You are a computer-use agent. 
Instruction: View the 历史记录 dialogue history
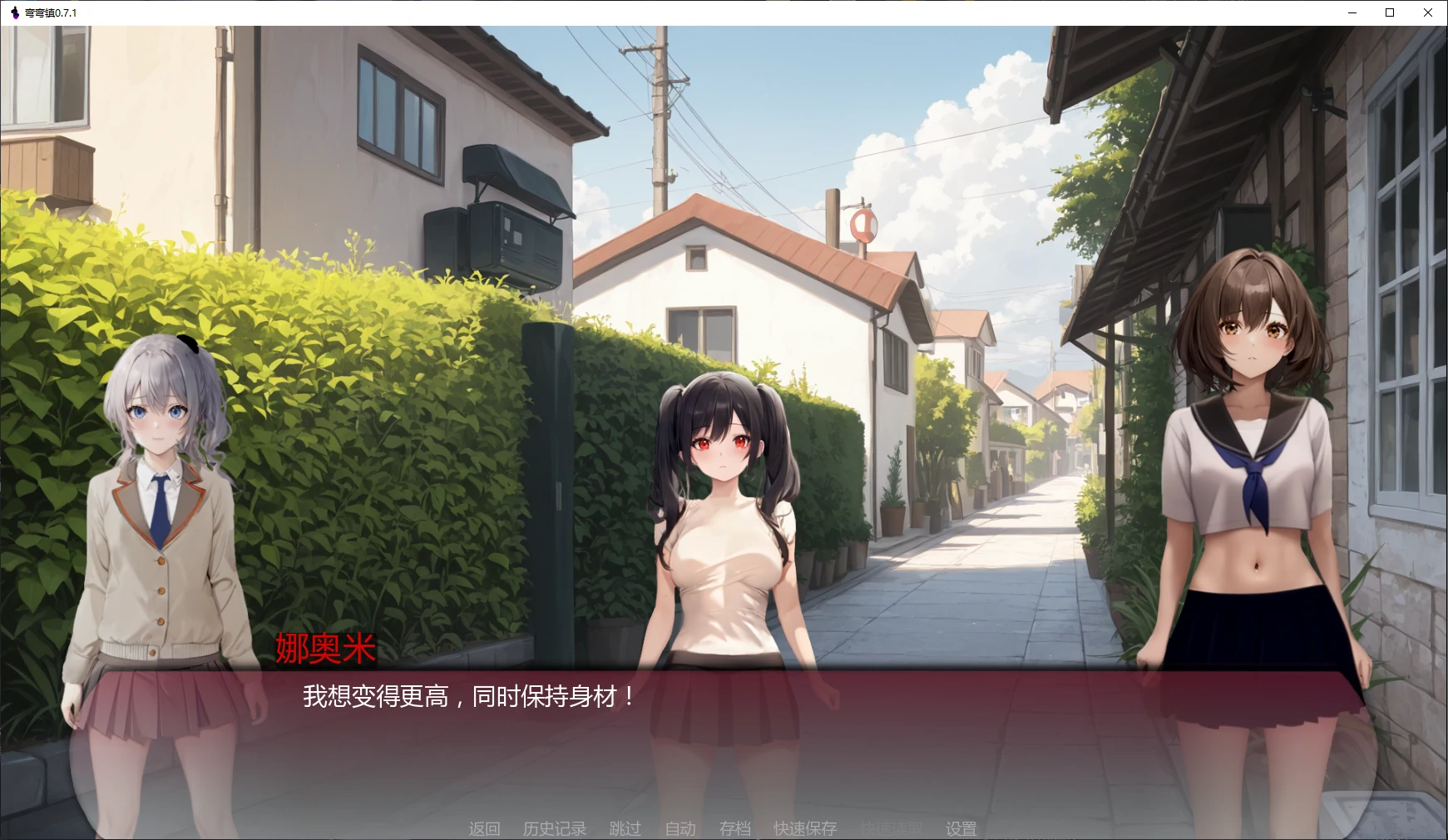[x=554, y=828]
